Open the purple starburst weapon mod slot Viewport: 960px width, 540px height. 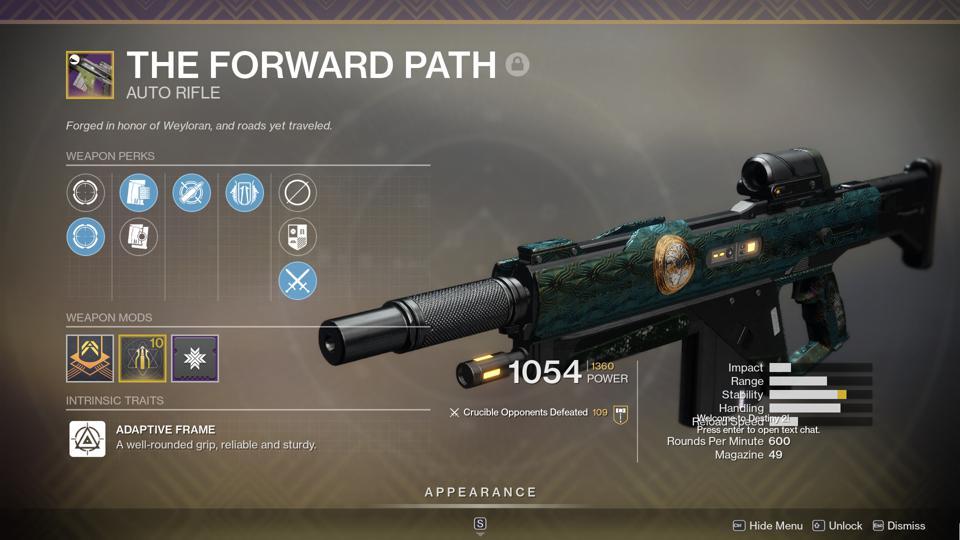(x=194, y=358)
